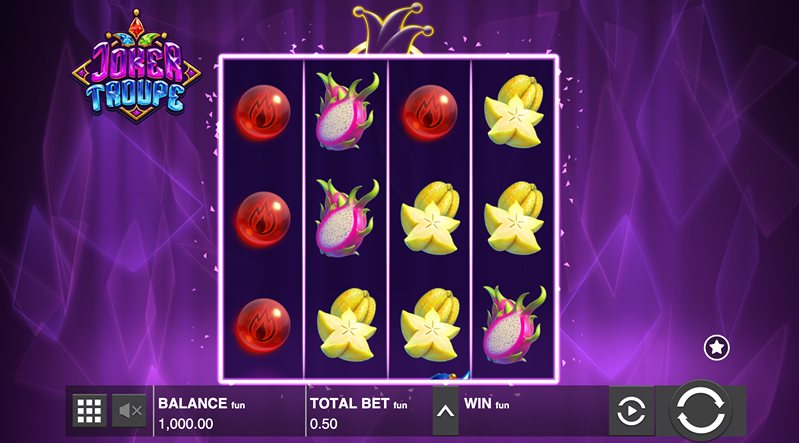Open the grid menu button
The image size is (799, 443).
(x=90, y=410)
